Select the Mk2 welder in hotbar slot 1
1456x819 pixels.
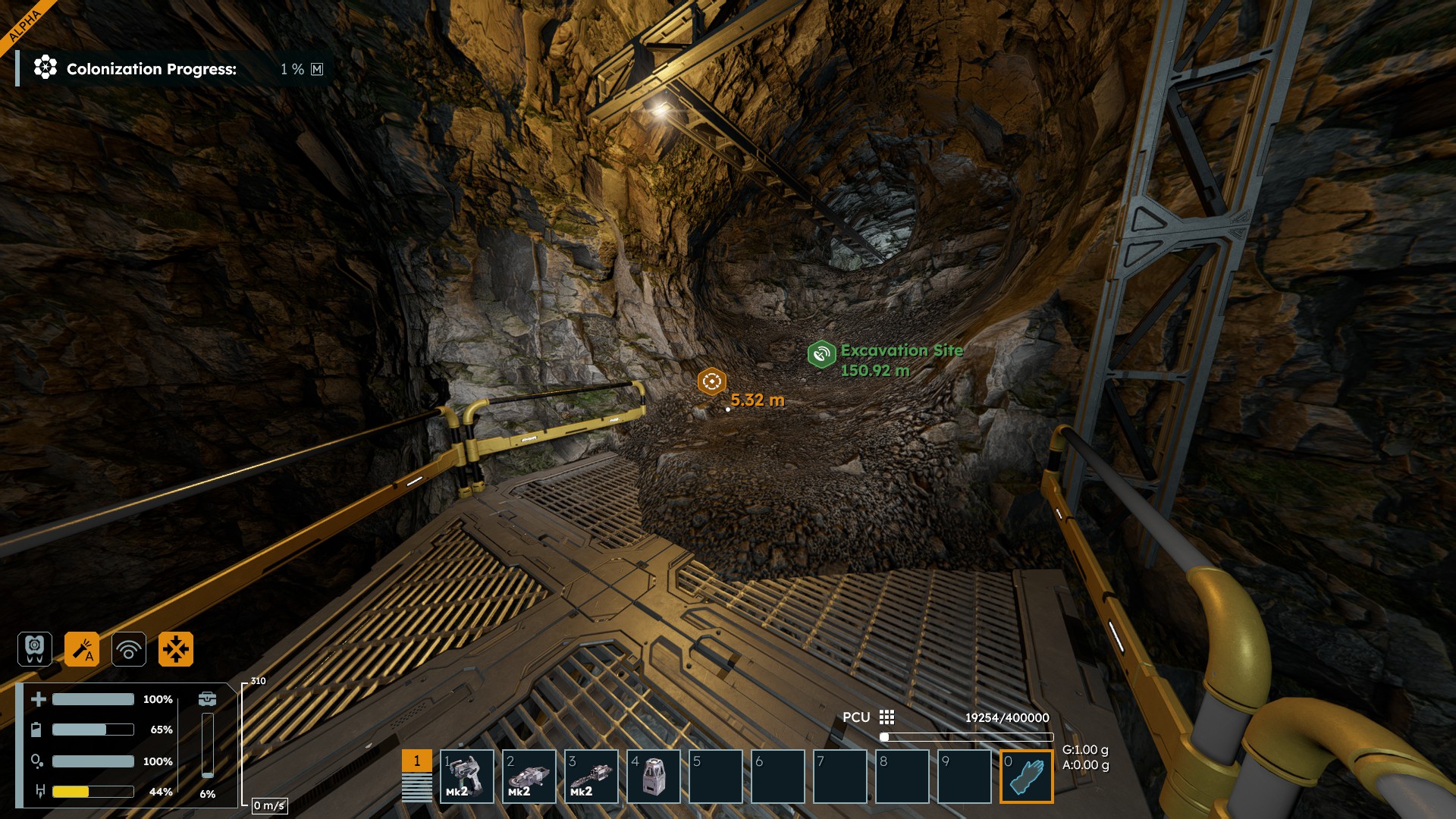pyautogui.click(x=466, y=776)
